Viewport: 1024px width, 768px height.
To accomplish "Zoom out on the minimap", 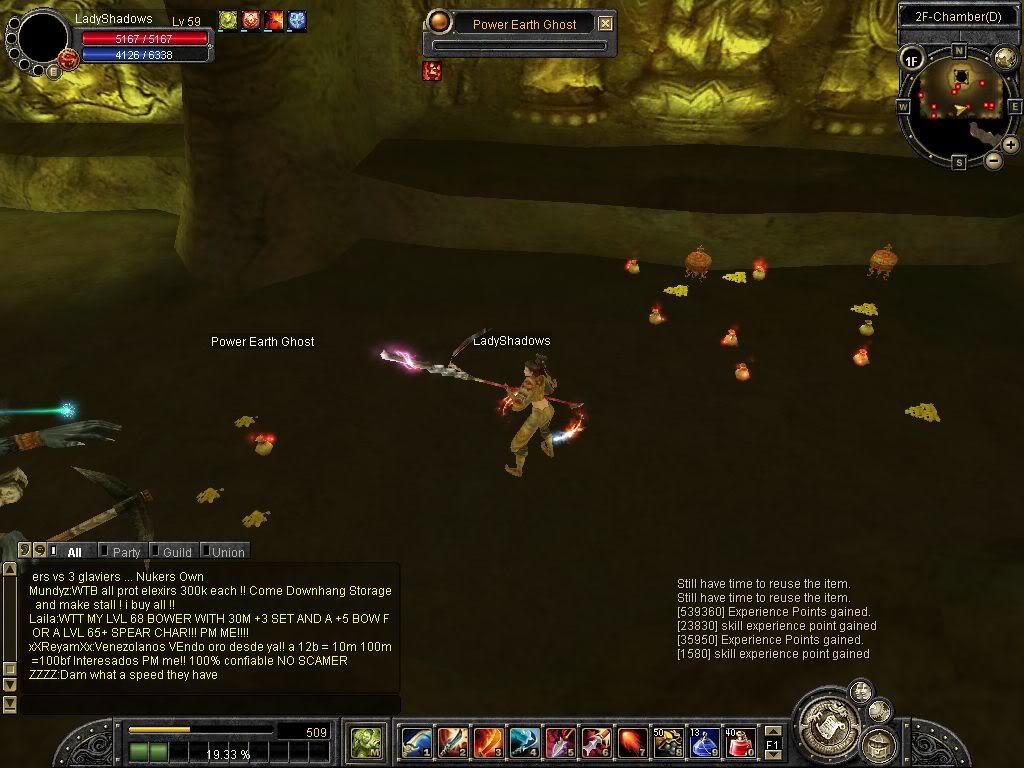I will [x=993, y=160].
